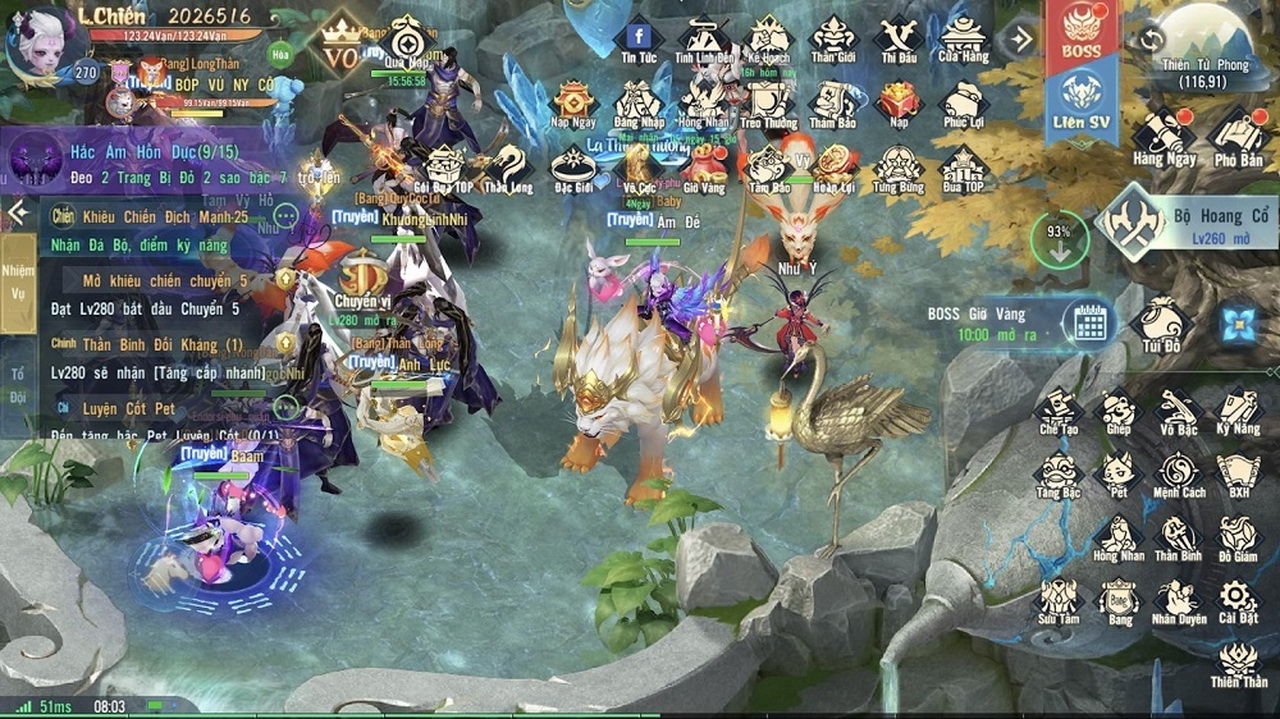Enter the Phó Bản dungeon menu
This screenshot has height=719, width=1280.
[x=1238, y=136]
